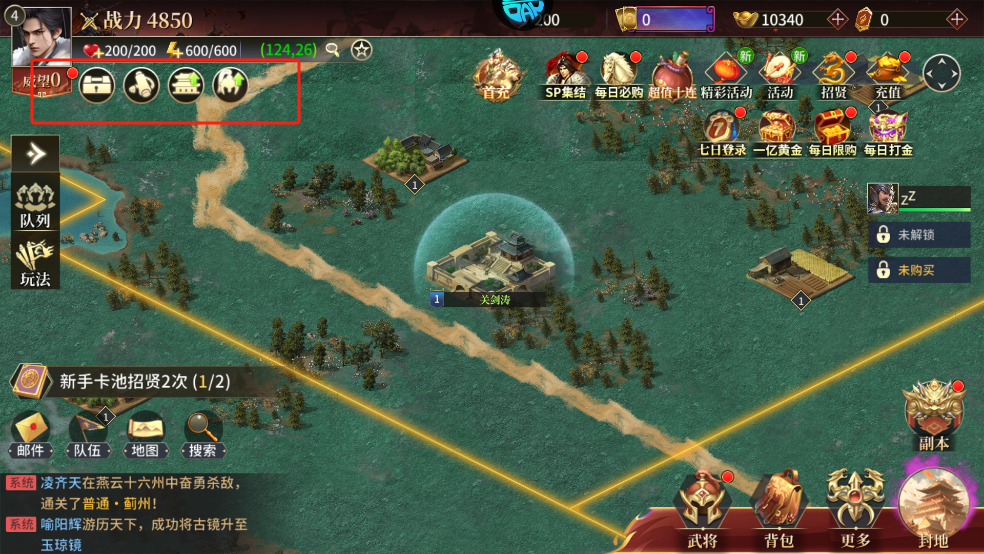Image resolution: width=984 pixels, height=554 pixels.
Task: Open the 玩法 gameplay menu
Action: 35,262
